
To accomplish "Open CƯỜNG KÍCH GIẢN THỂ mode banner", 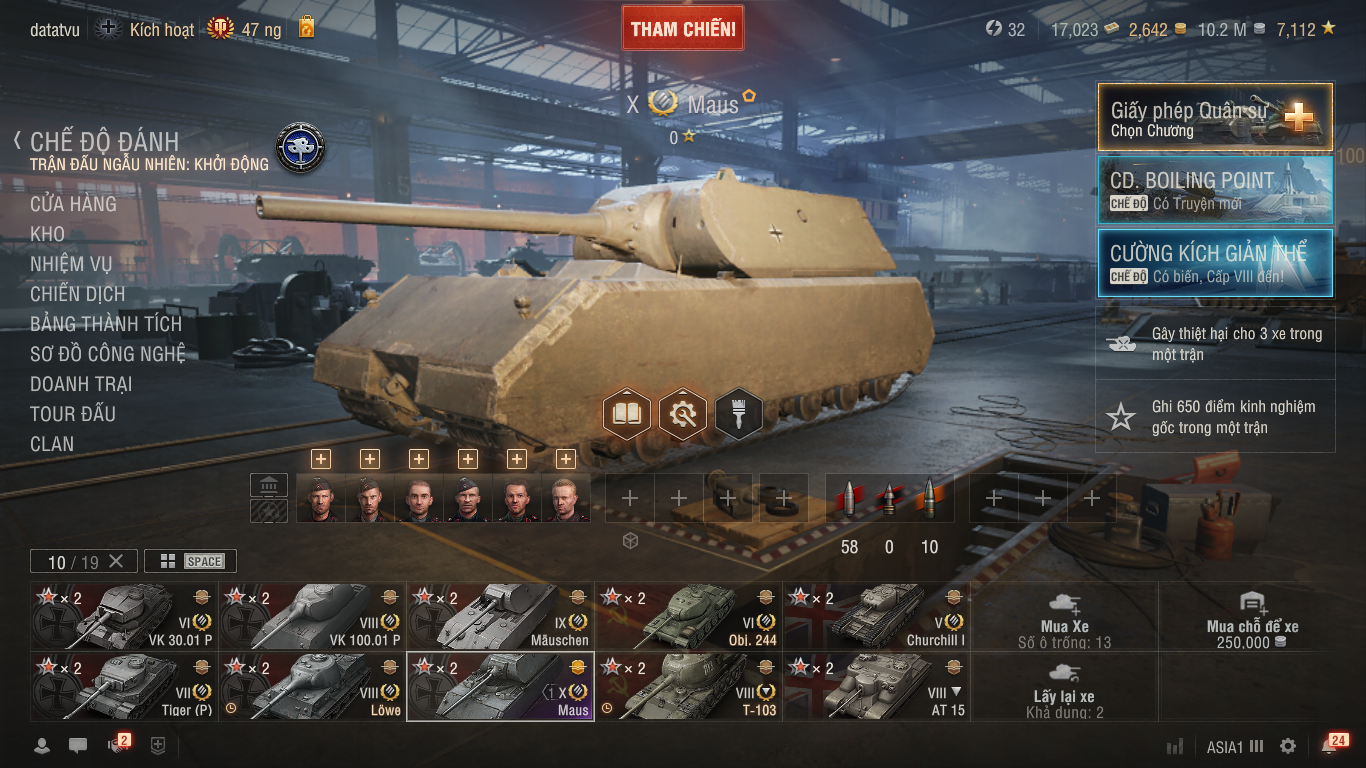I will (1215, 263).
